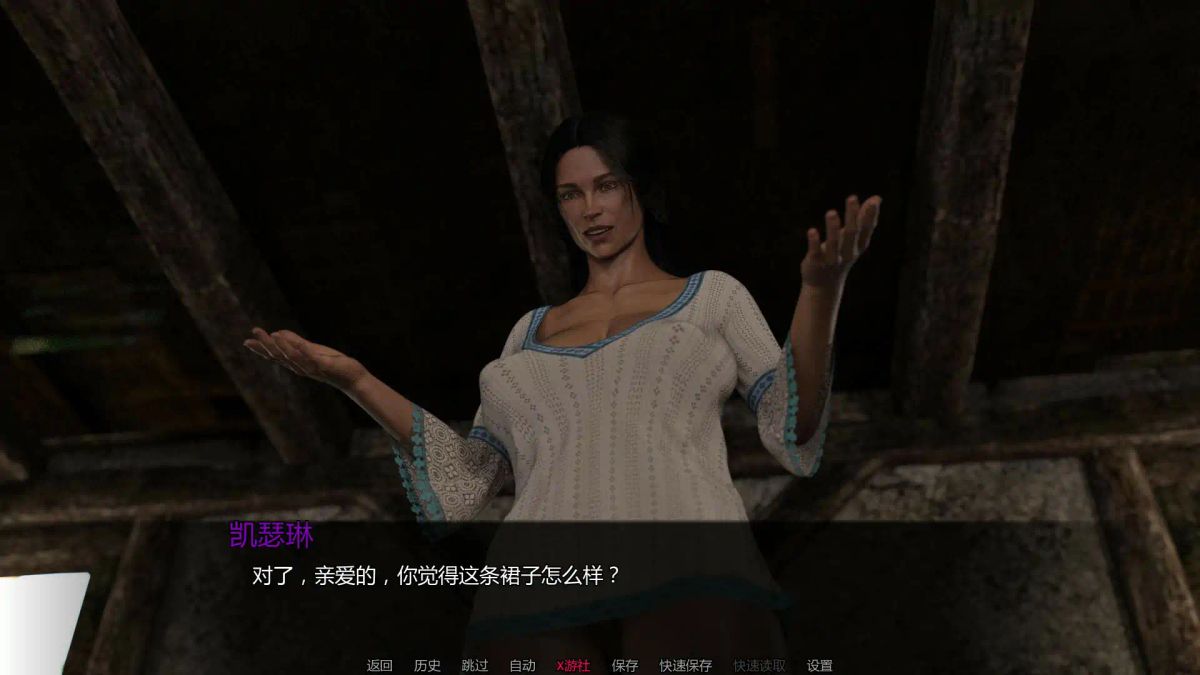Toggle 自动 (Auto) advance mode
The height and width of the screenshot is (675, 1200).
[522, 665]
